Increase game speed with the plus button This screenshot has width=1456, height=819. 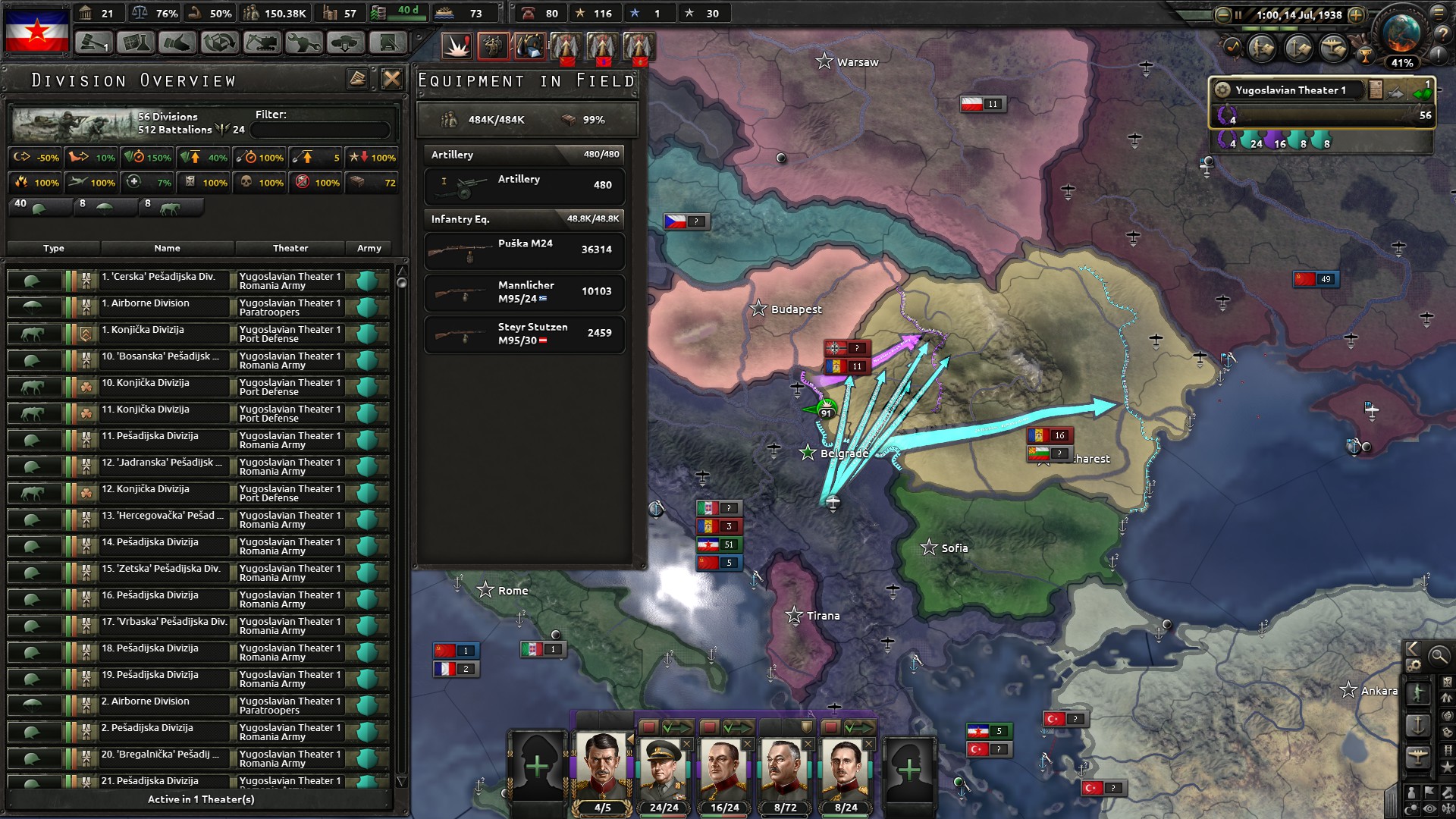(x=1357, y=16)
